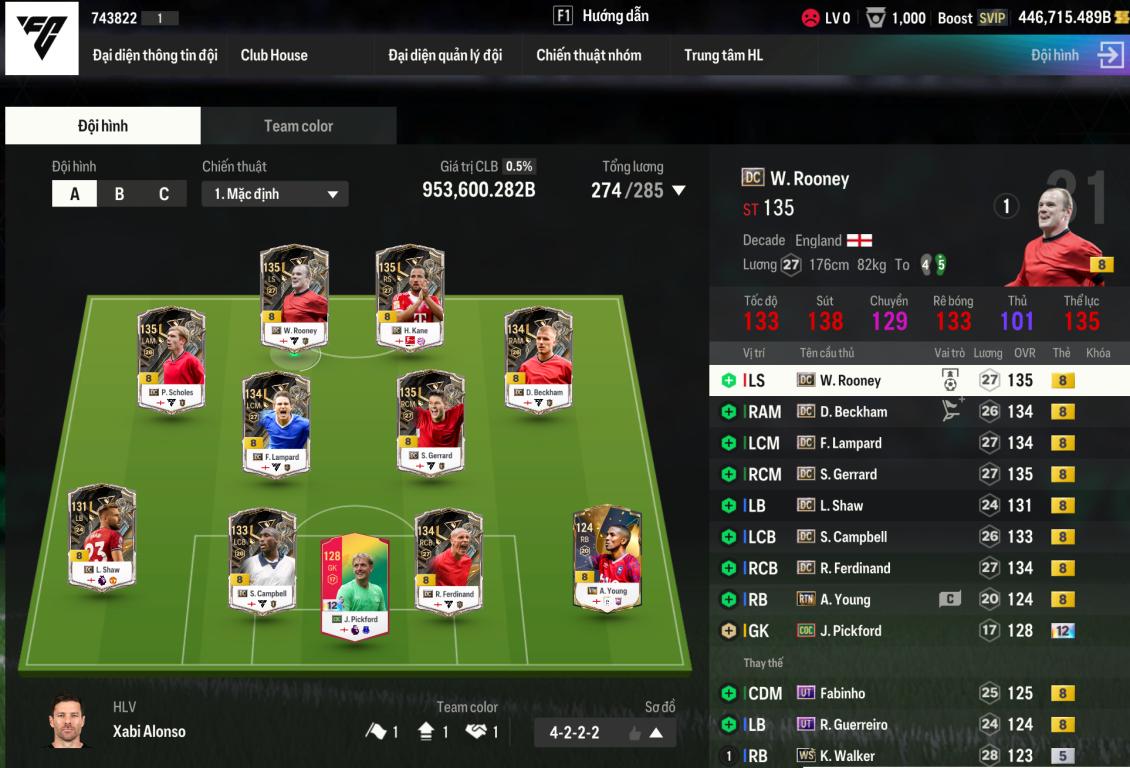Select squad C
1130x768 pixels.
[x=164, y=194]
